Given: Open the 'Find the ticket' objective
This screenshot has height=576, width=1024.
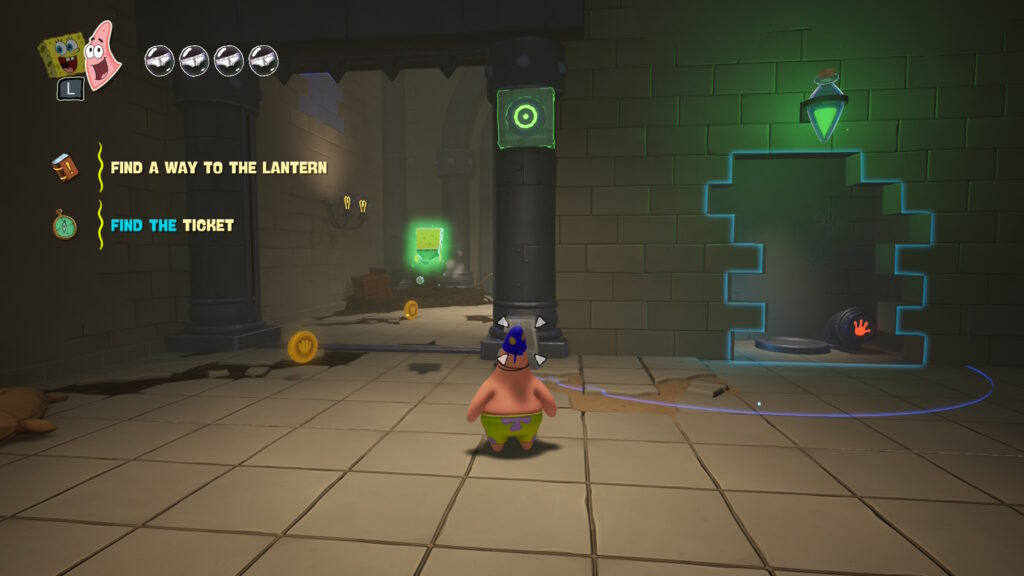Looking at the screenshot, I should coord(172,226).
